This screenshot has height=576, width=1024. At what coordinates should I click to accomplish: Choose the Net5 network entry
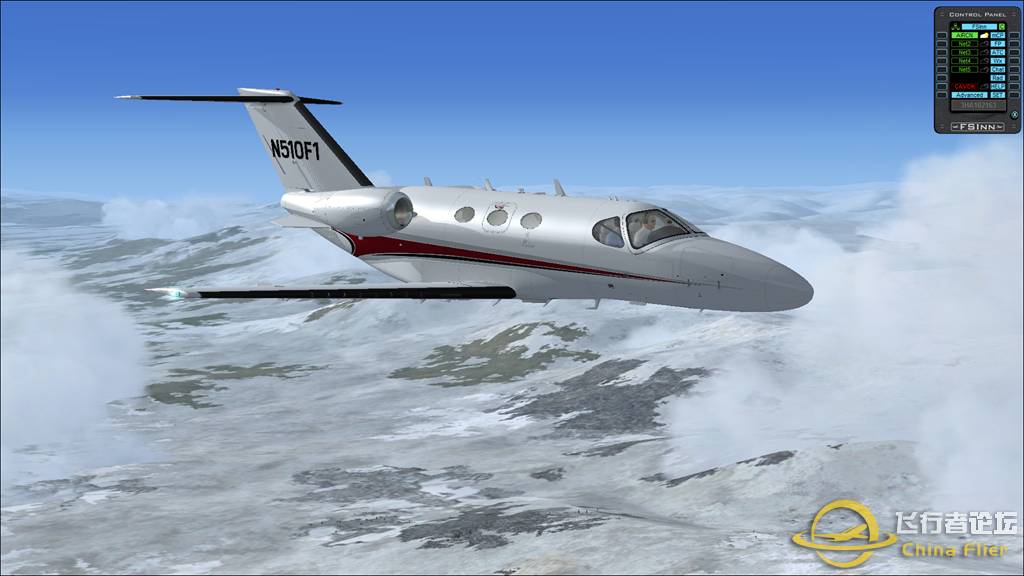[x=964, y=69]
